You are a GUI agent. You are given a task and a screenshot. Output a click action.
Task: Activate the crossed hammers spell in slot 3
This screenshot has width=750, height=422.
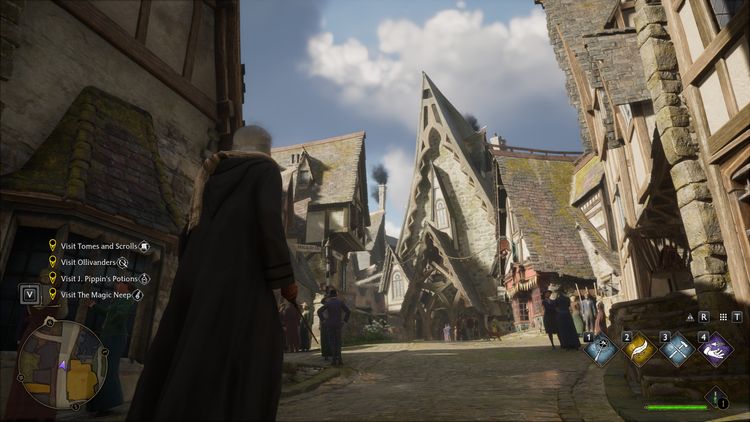point(677,349)
